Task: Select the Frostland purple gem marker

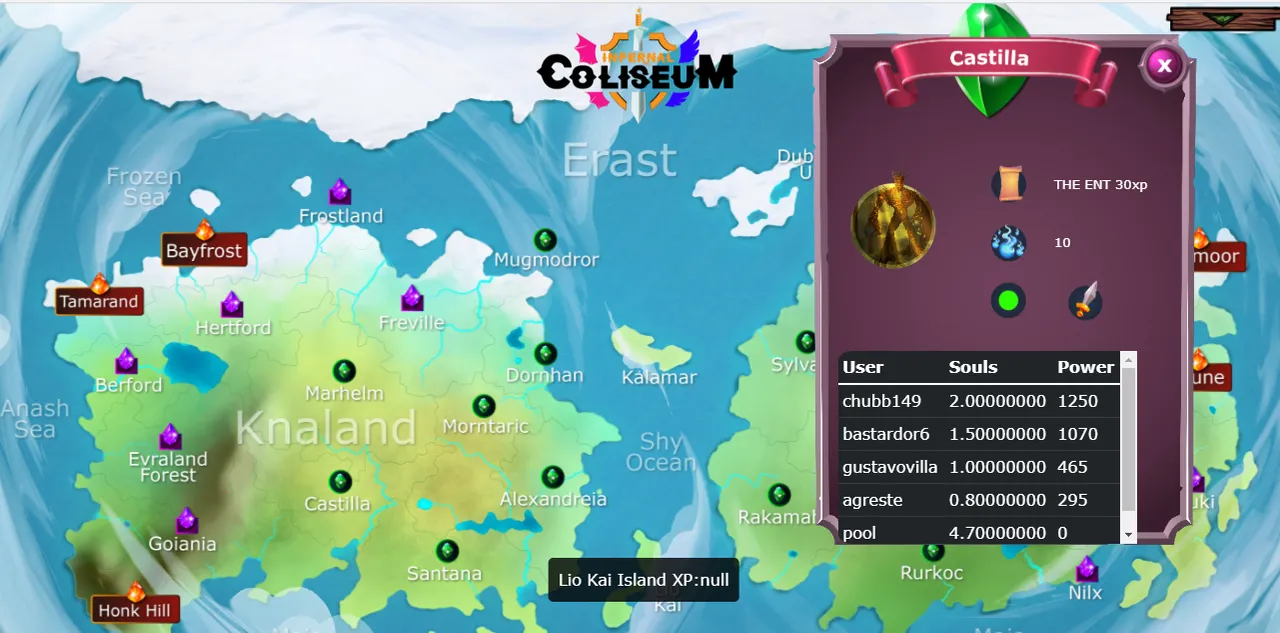Action: coord(340,191)
